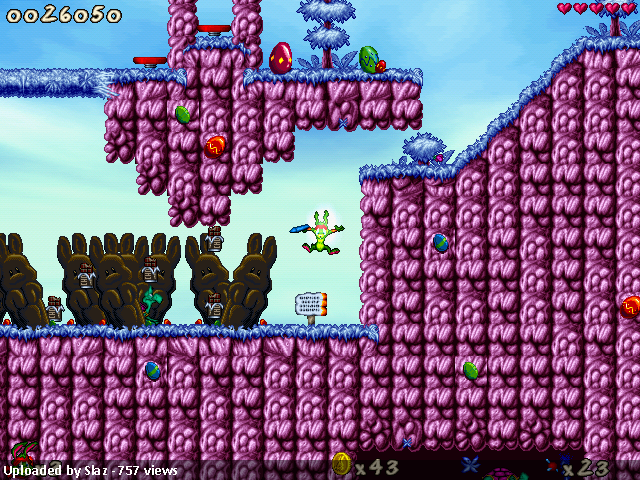Click the gold coin counter icon
Screen dimensions: 640x480
click(x=341, y=464)
